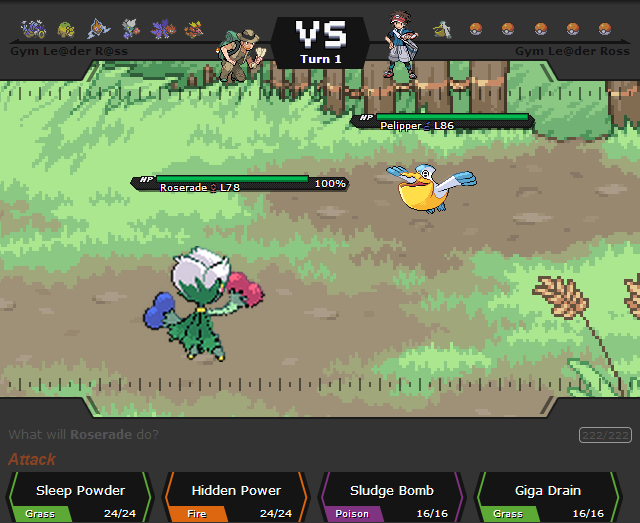Select the Giga Drain move
This screenshot has height=523, width=640.
(x=548, y=498)
